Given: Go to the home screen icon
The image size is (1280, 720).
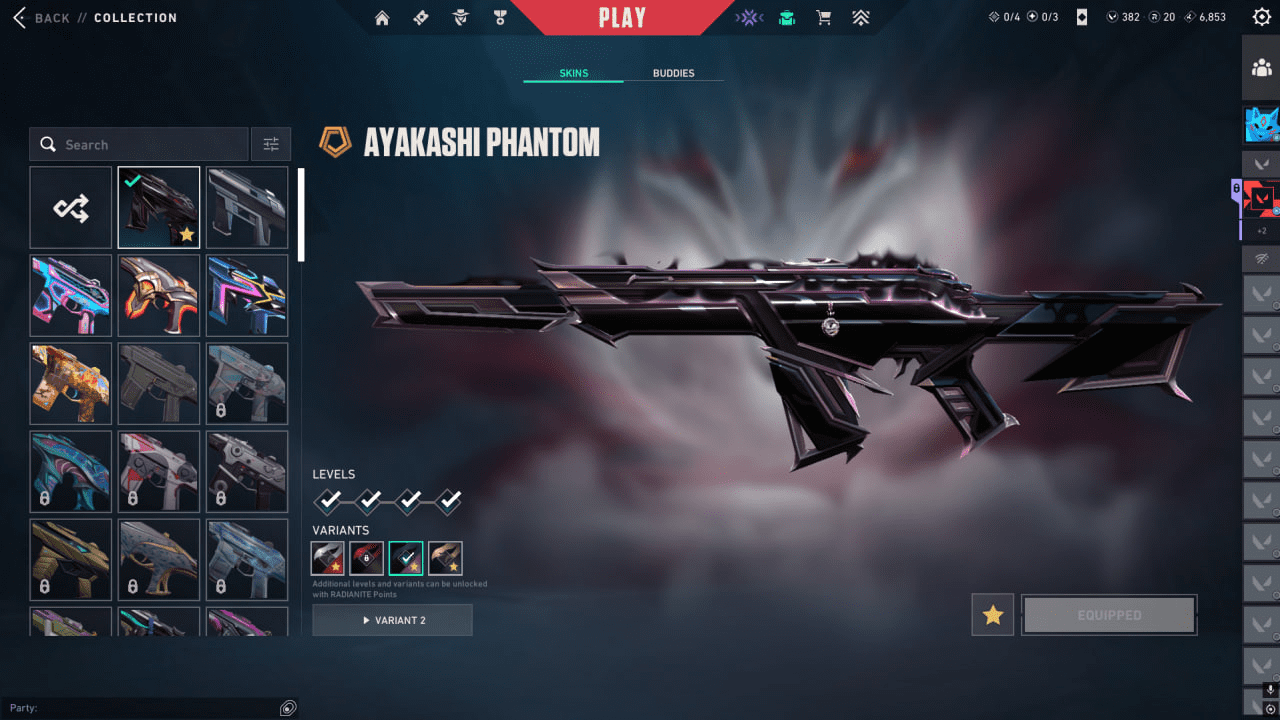Looking at the screenshot, I should click(382, 18).
